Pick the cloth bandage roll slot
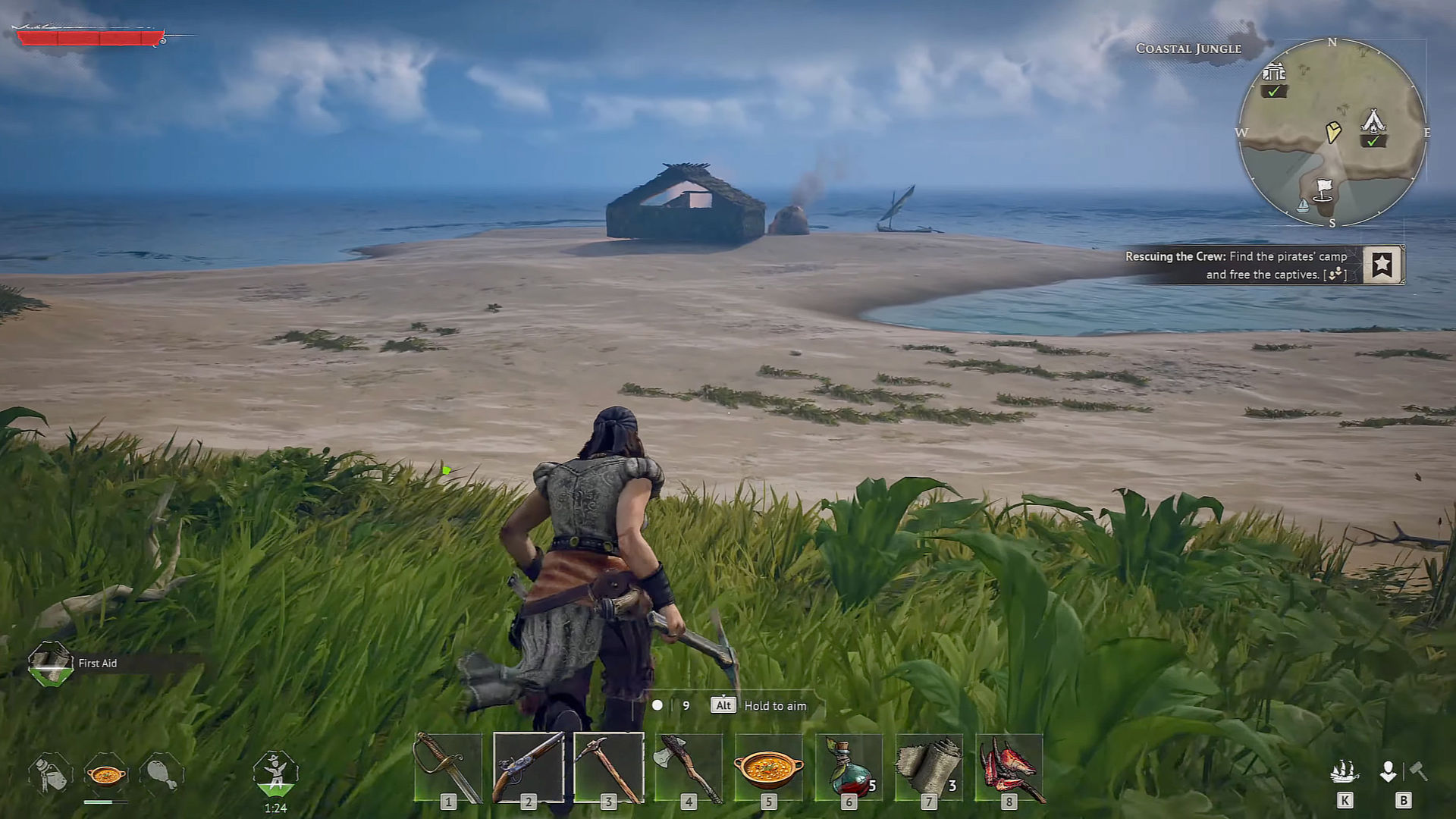Screen dimensions: 1456x819 point(929,767)
